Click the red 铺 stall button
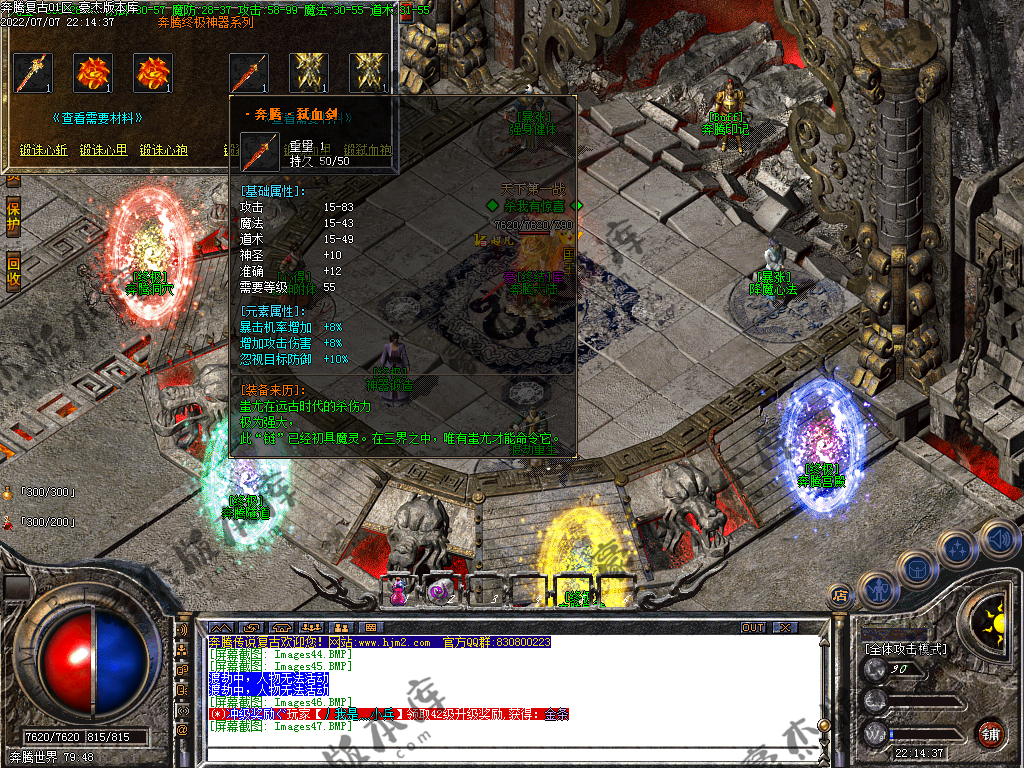 pos(991,733)
